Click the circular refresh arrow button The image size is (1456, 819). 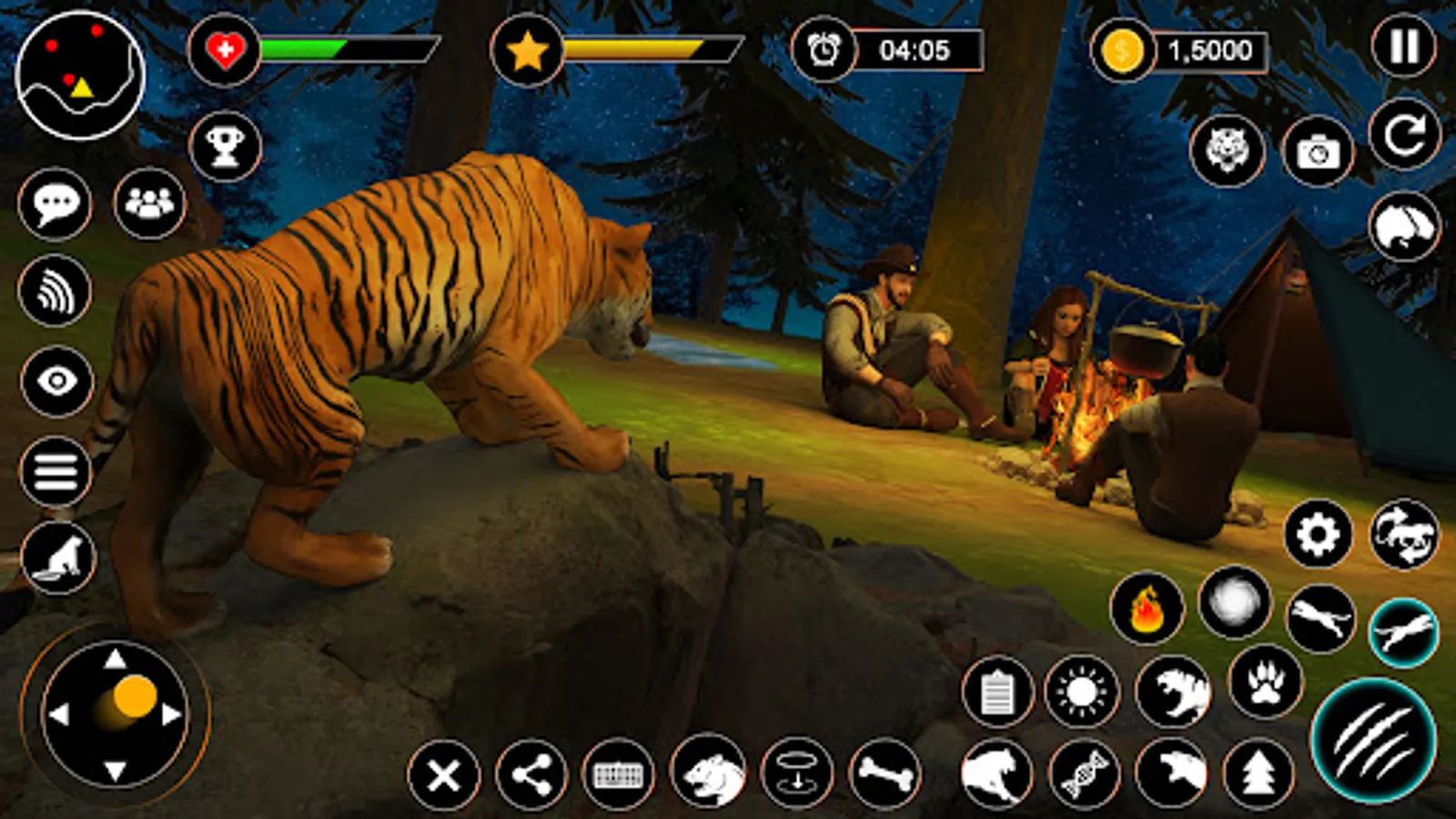pyautogui.click(x=1404, y=136)
